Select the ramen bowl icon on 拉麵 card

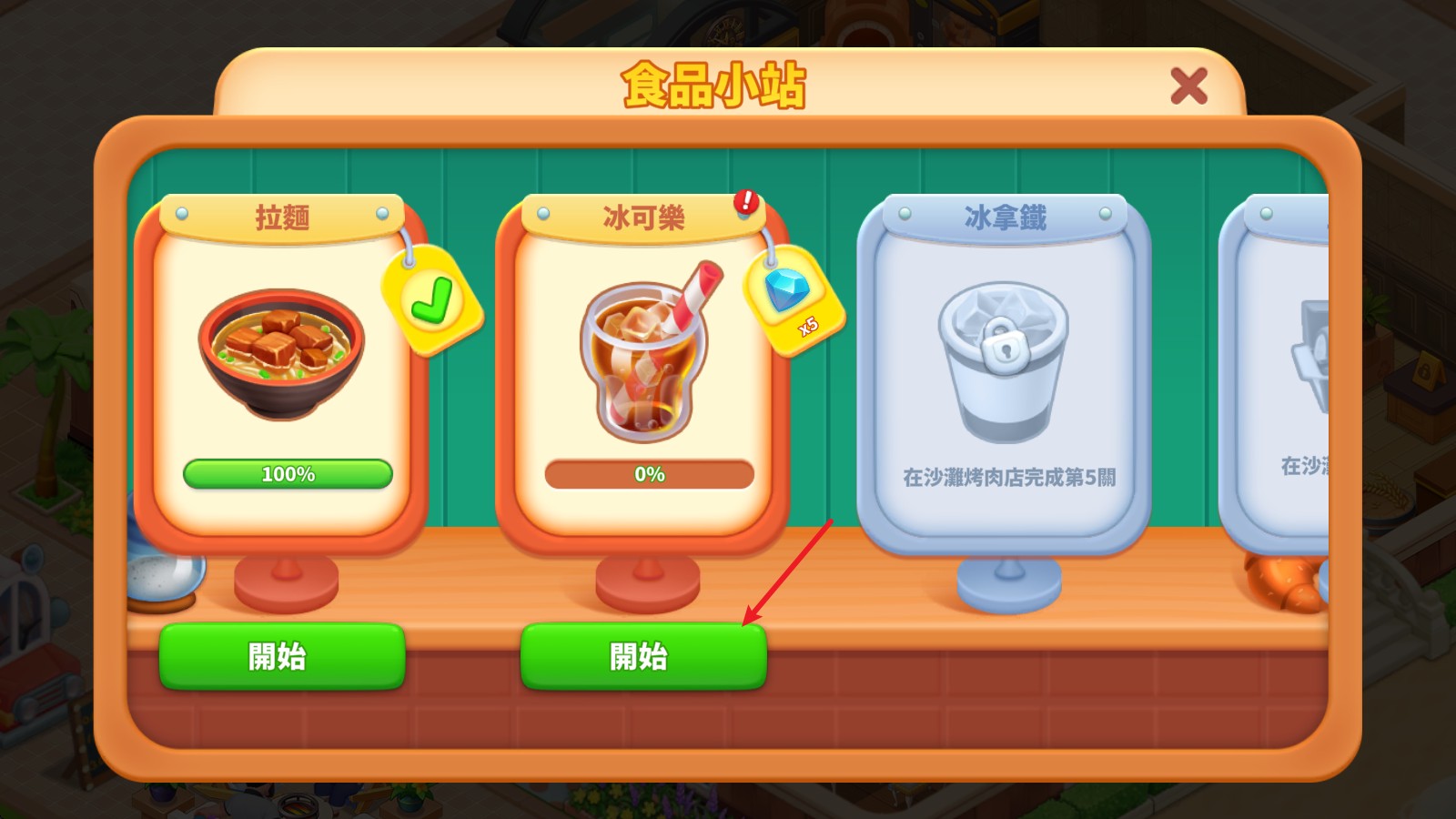point(282,350)
